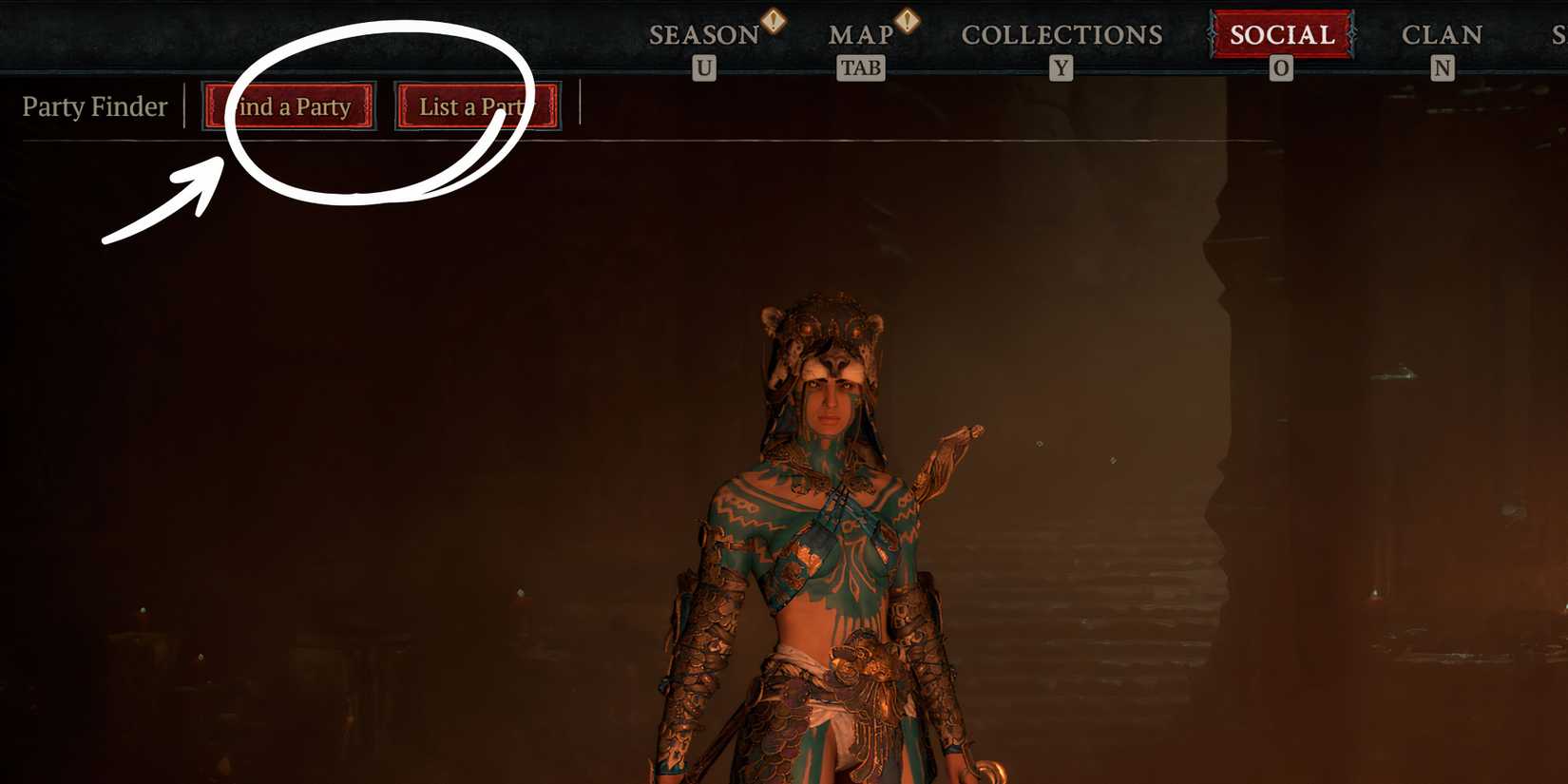Click the TAB shortcut badge under Map
The width and height of the screenshot is (1568, 784).
tap(860, 67)
